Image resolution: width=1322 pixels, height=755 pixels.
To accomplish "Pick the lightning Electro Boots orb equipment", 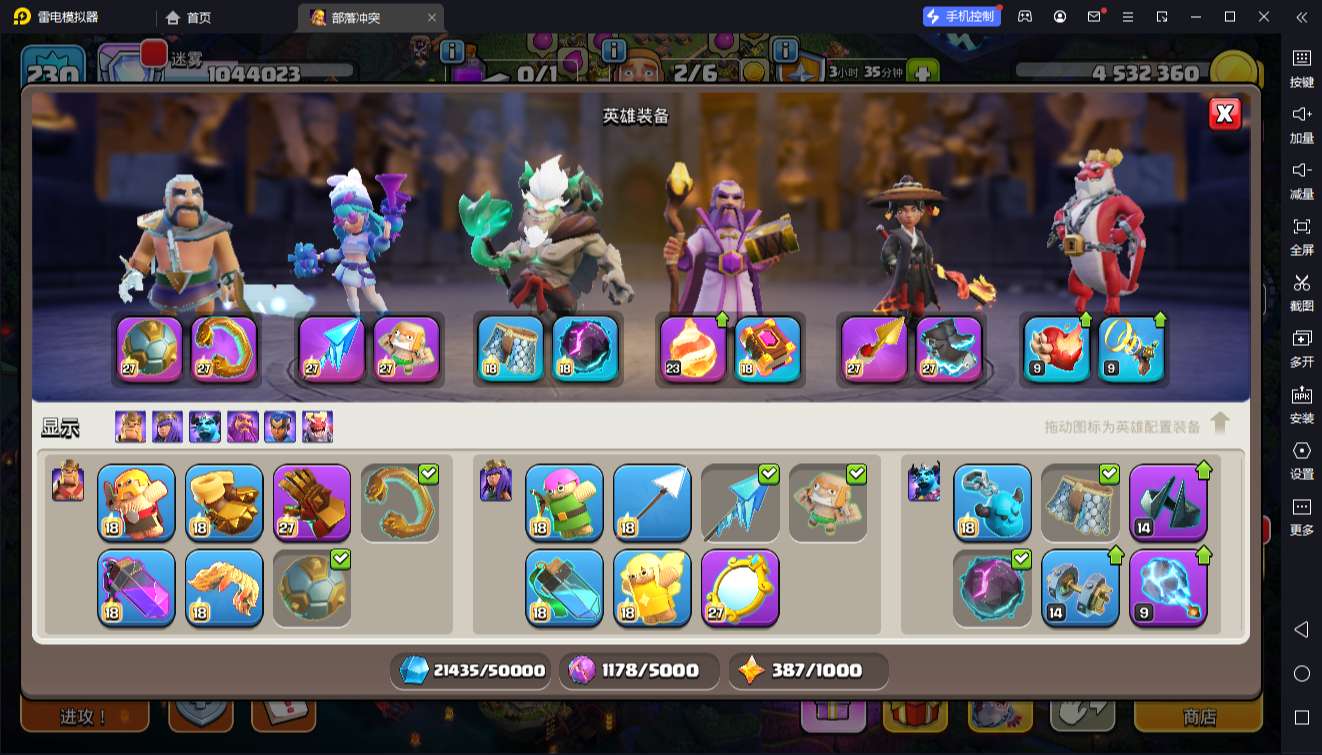I will click(x=1168, y=587).
